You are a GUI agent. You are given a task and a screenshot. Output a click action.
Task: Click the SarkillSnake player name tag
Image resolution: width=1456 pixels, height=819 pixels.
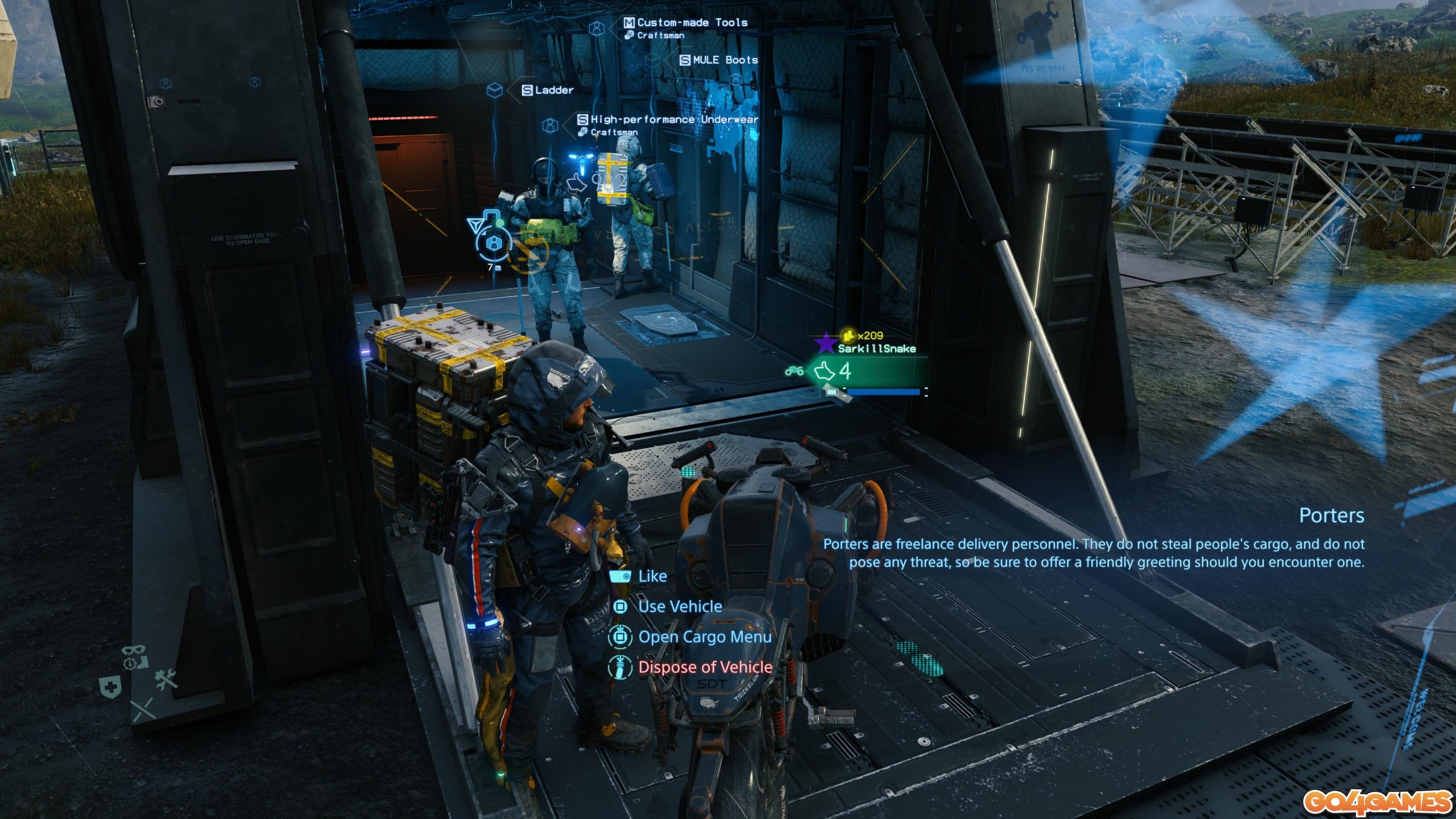click(x=876, y=349)
